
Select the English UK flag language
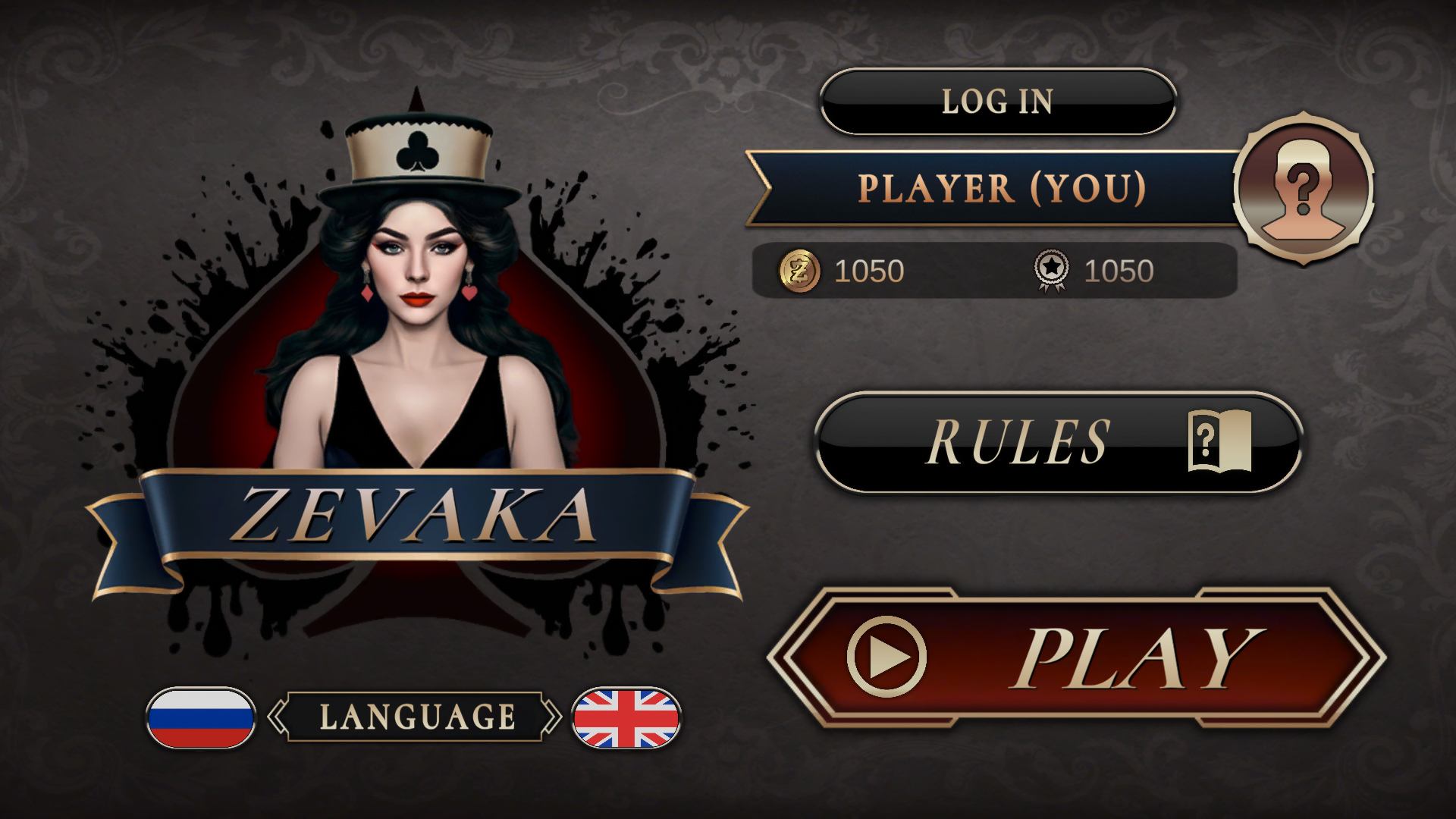pos(626,717)
